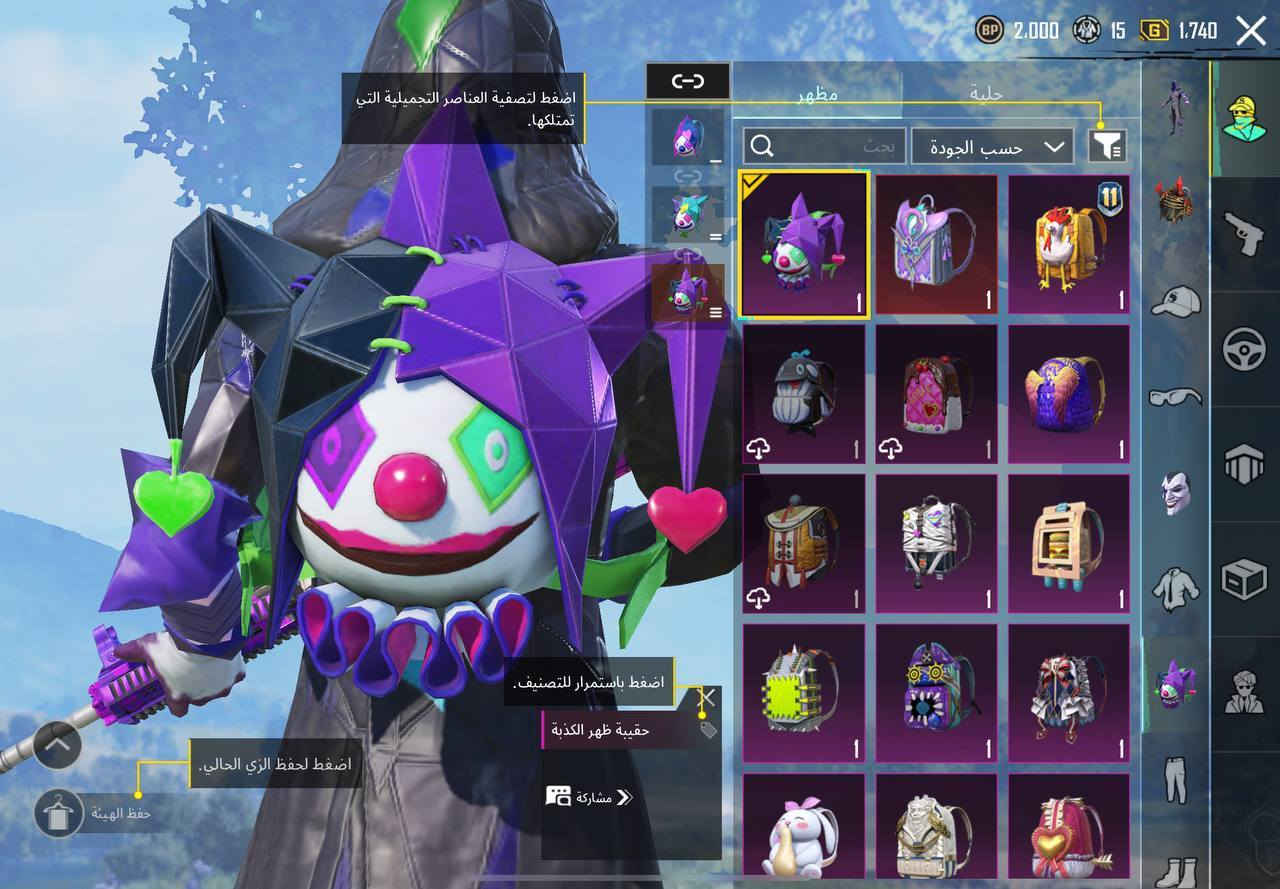
Task: Share the item with مشاركة
Action: coord(589,797)
